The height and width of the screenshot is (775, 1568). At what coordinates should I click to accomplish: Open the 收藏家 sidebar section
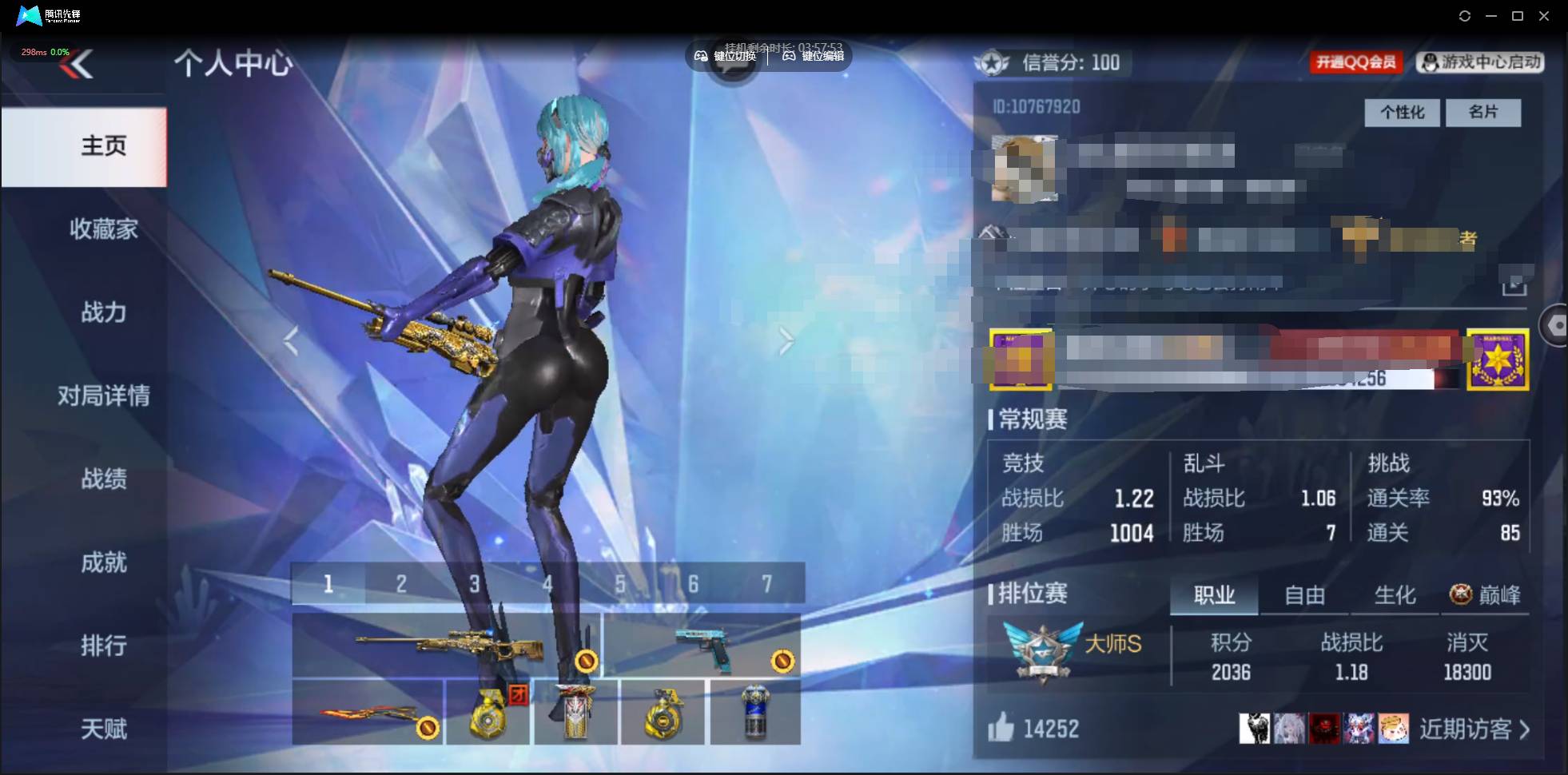coord(102,229)
